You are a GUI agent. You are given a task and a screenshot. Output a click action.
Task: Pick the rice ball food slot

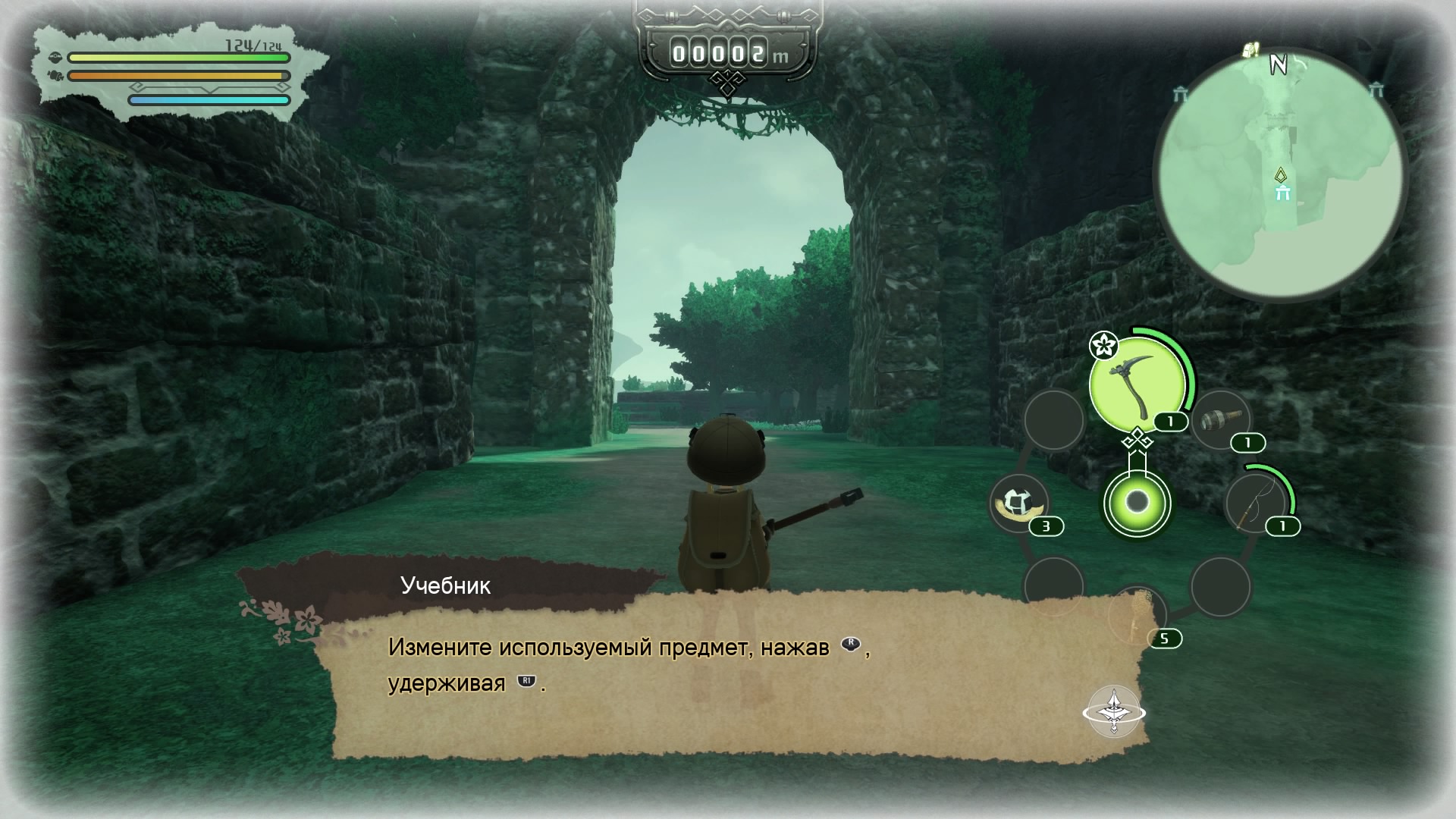click(1020, 504)
